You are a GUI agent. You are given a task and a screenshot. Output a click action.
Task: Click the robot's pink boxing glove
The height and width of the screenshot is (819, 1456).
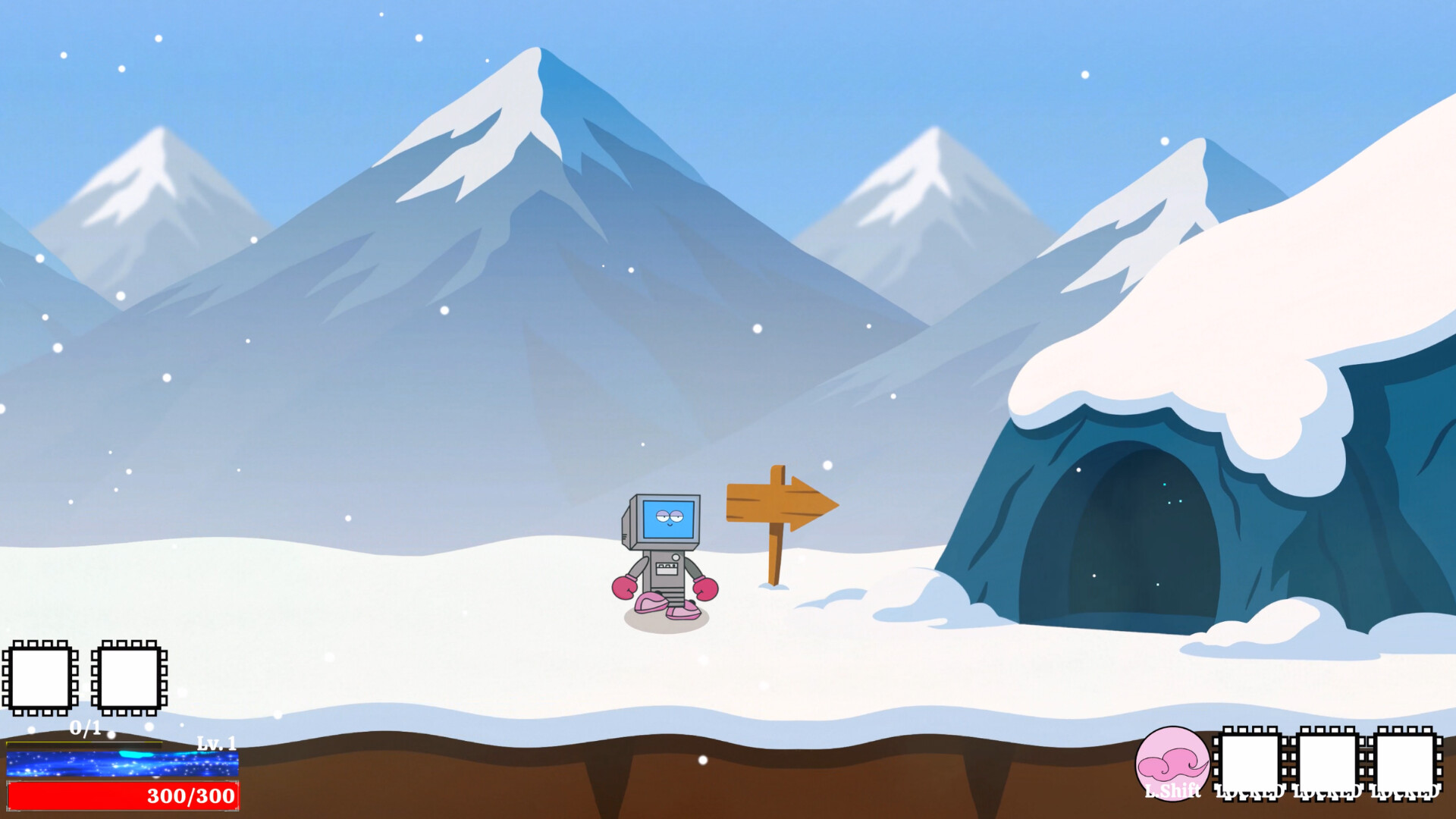623,585
